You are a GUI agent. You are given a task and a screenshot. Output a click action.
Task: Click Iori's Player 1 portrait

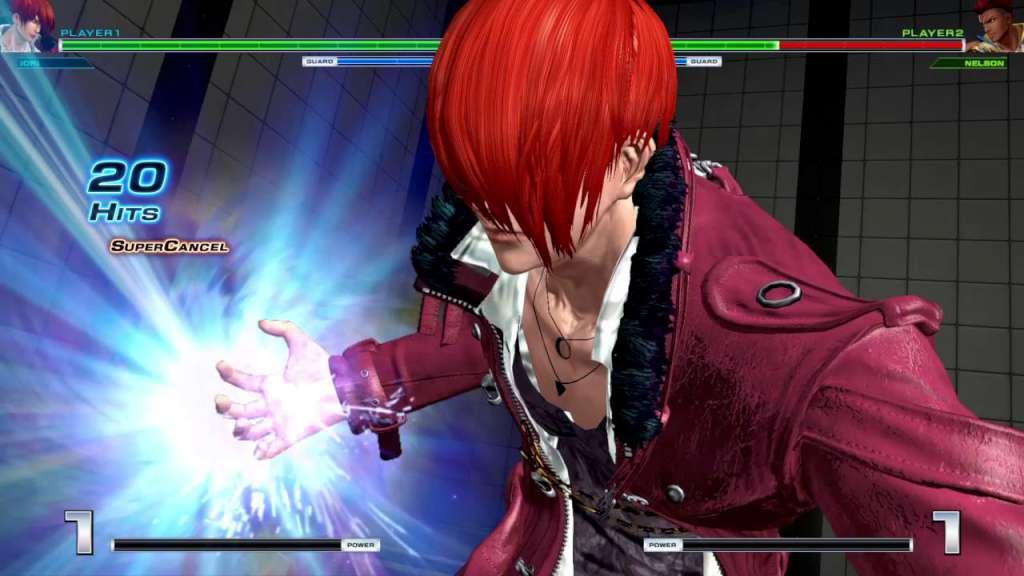(x=27, y=26)
